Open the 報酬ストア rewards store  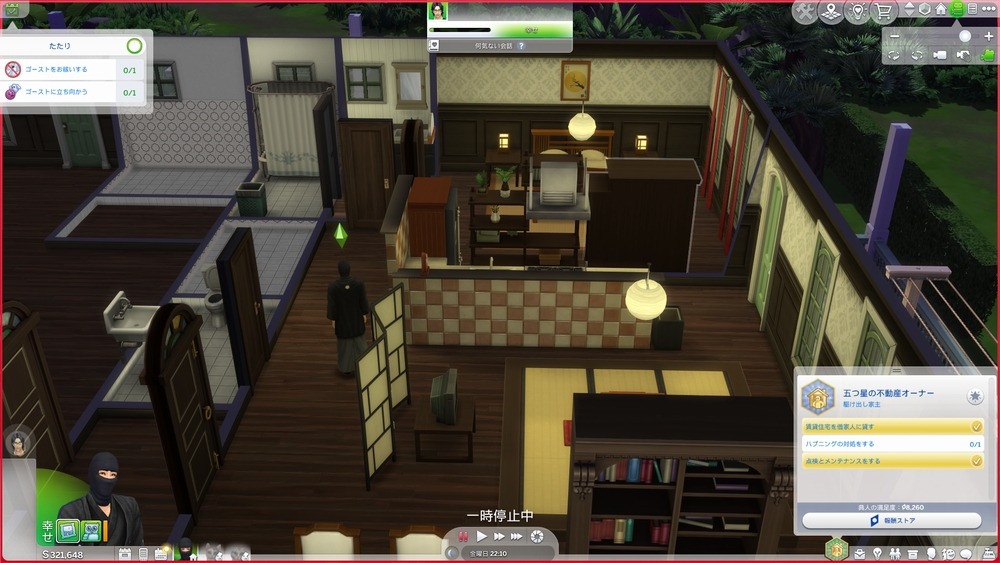pyautogui.click(x=890, y=521)
